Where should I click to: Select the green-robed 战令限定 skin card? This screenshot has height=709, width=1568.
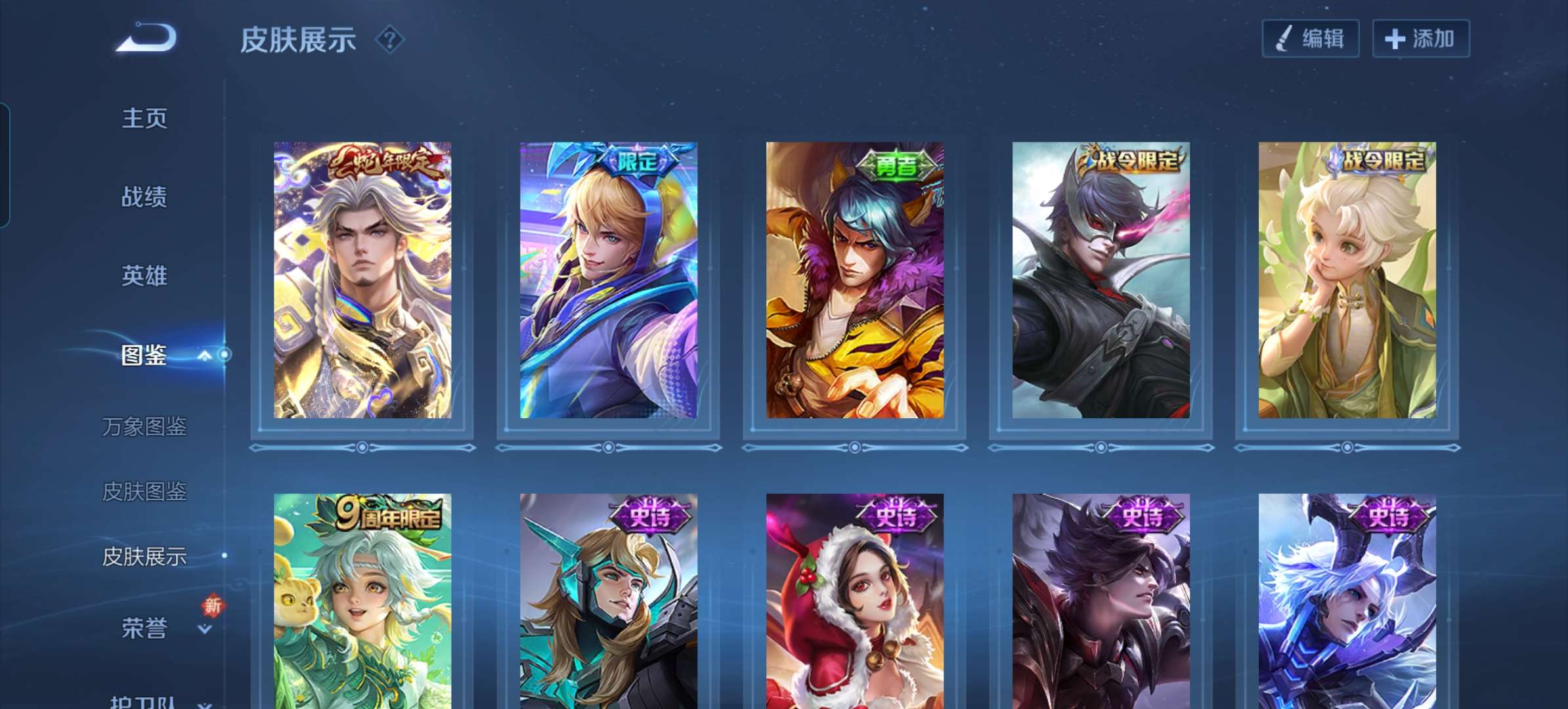tap(1347, 280)
